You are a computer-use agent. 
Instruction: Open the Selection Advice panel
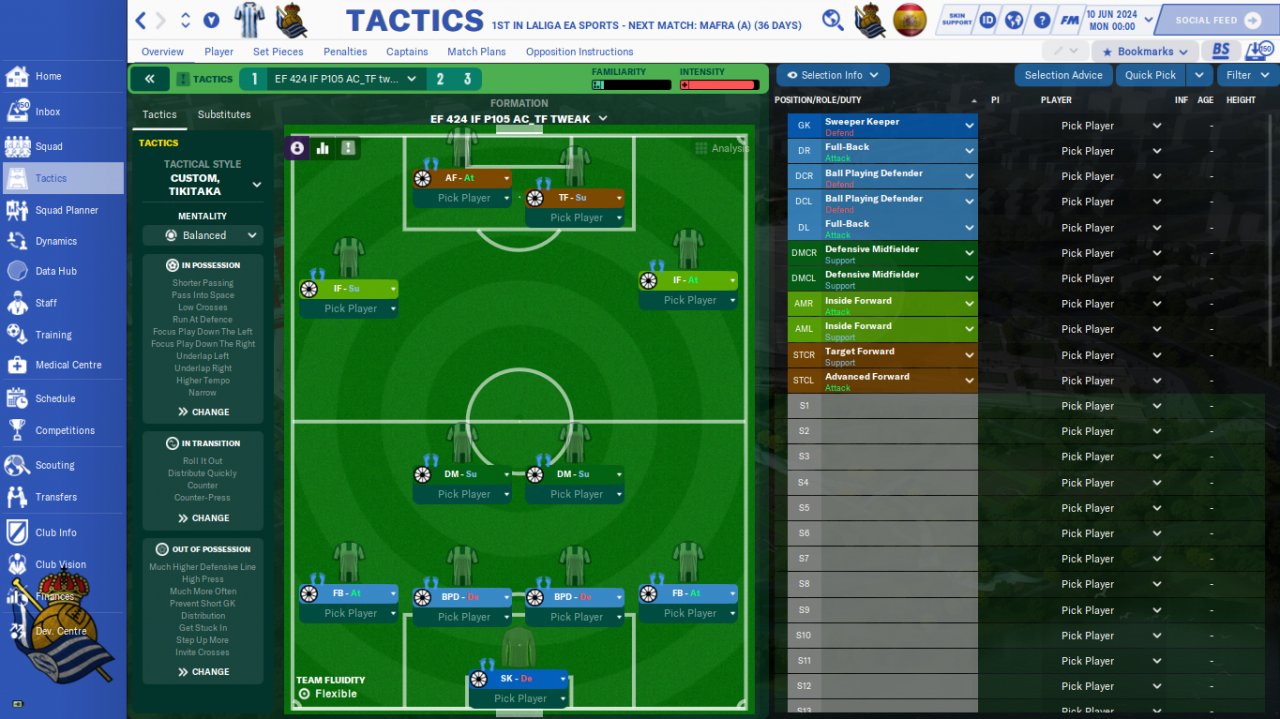[x=1063, y=75]
